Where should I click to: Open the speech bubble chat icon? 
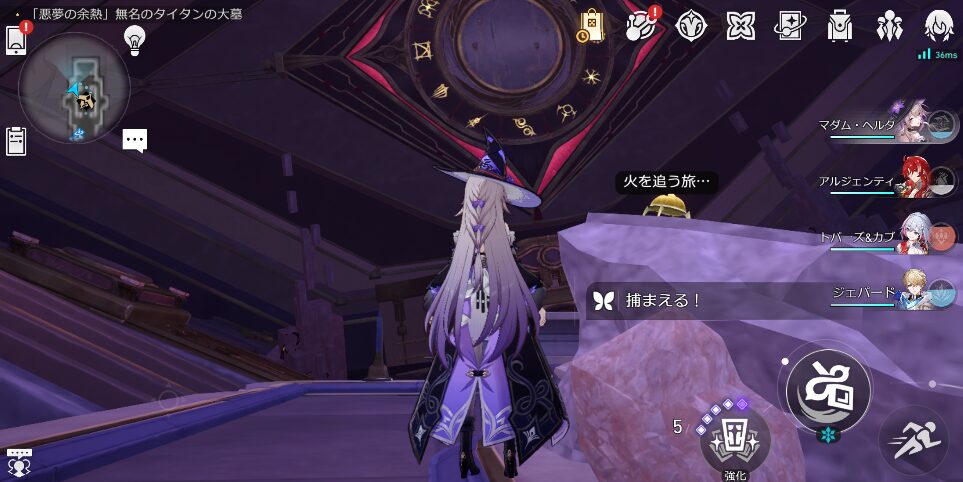click(x=135, y=140)
